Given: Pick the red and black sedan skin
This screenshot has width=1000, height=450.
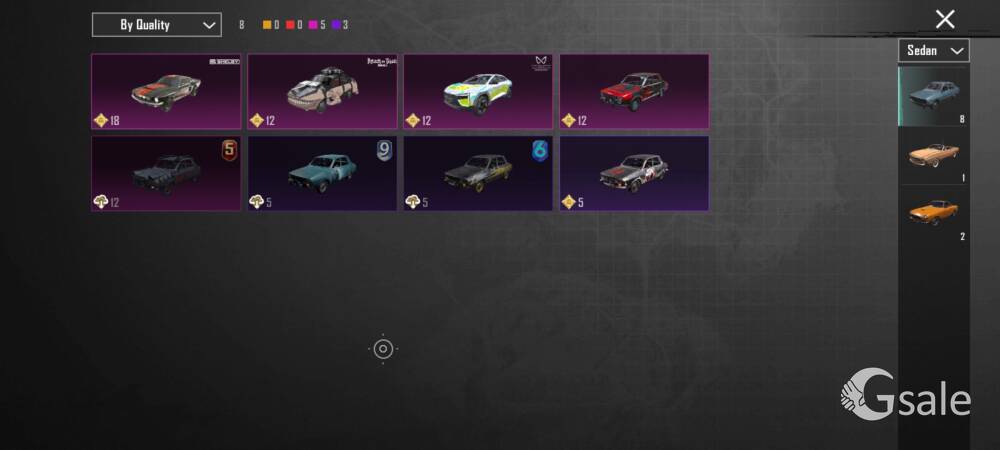Looking at the screenshot, I should 634,91.
